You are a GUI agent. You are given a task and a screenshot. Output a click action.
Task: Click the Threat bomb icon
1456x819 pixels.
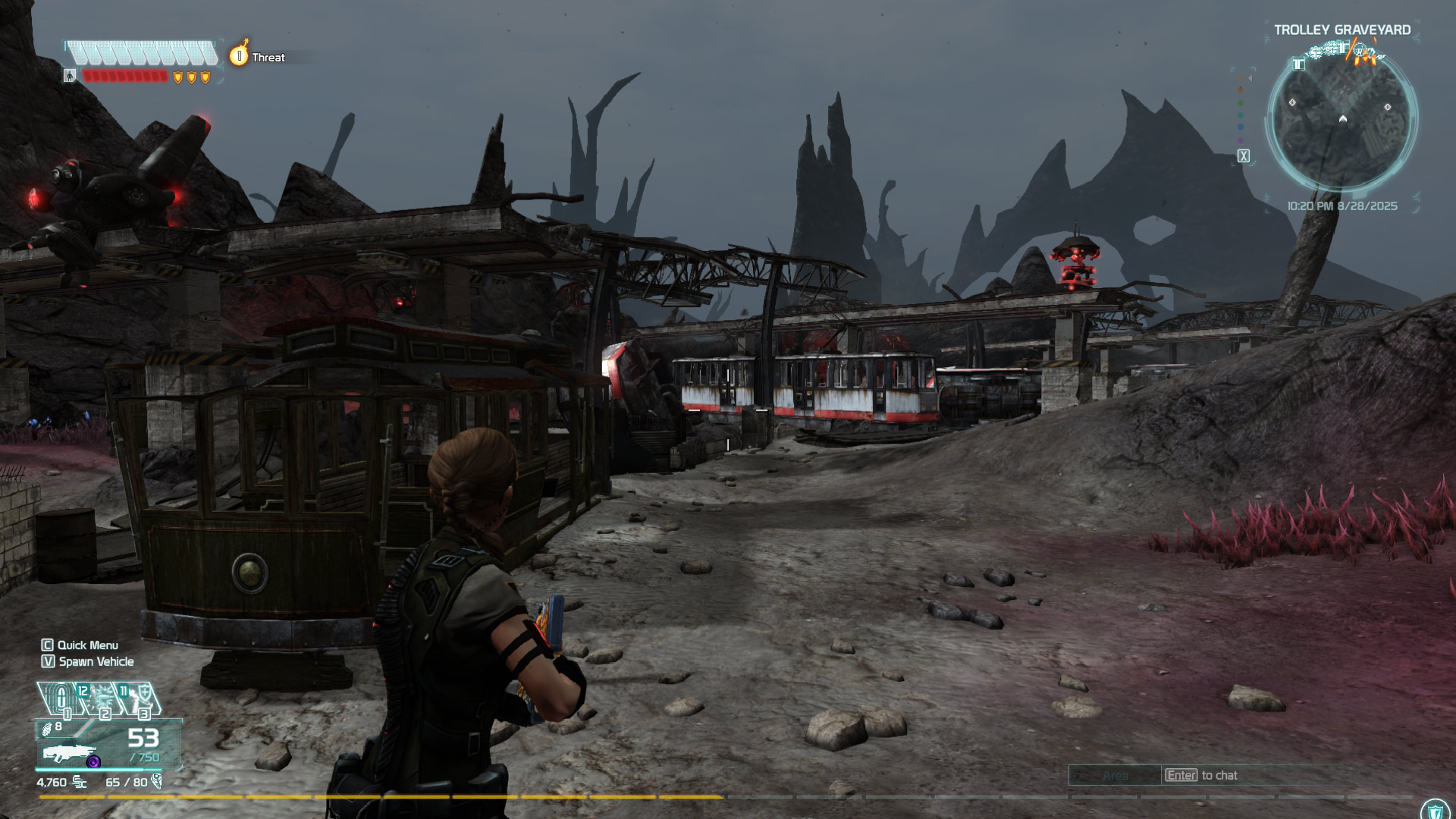coord(239,55)
